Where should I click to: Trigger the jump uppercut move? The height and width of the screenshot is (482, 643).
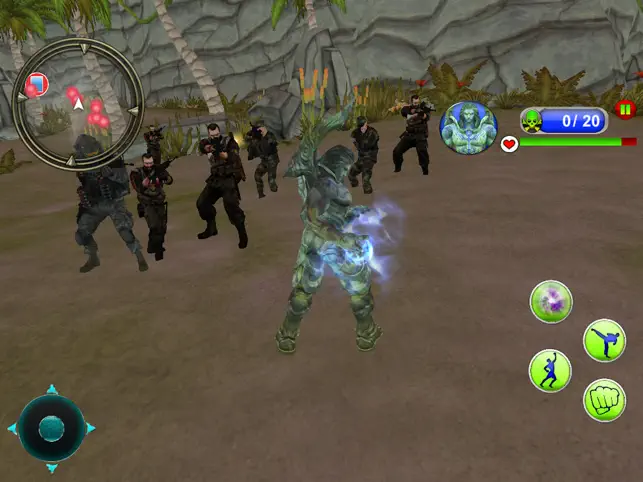click(550, 370)
